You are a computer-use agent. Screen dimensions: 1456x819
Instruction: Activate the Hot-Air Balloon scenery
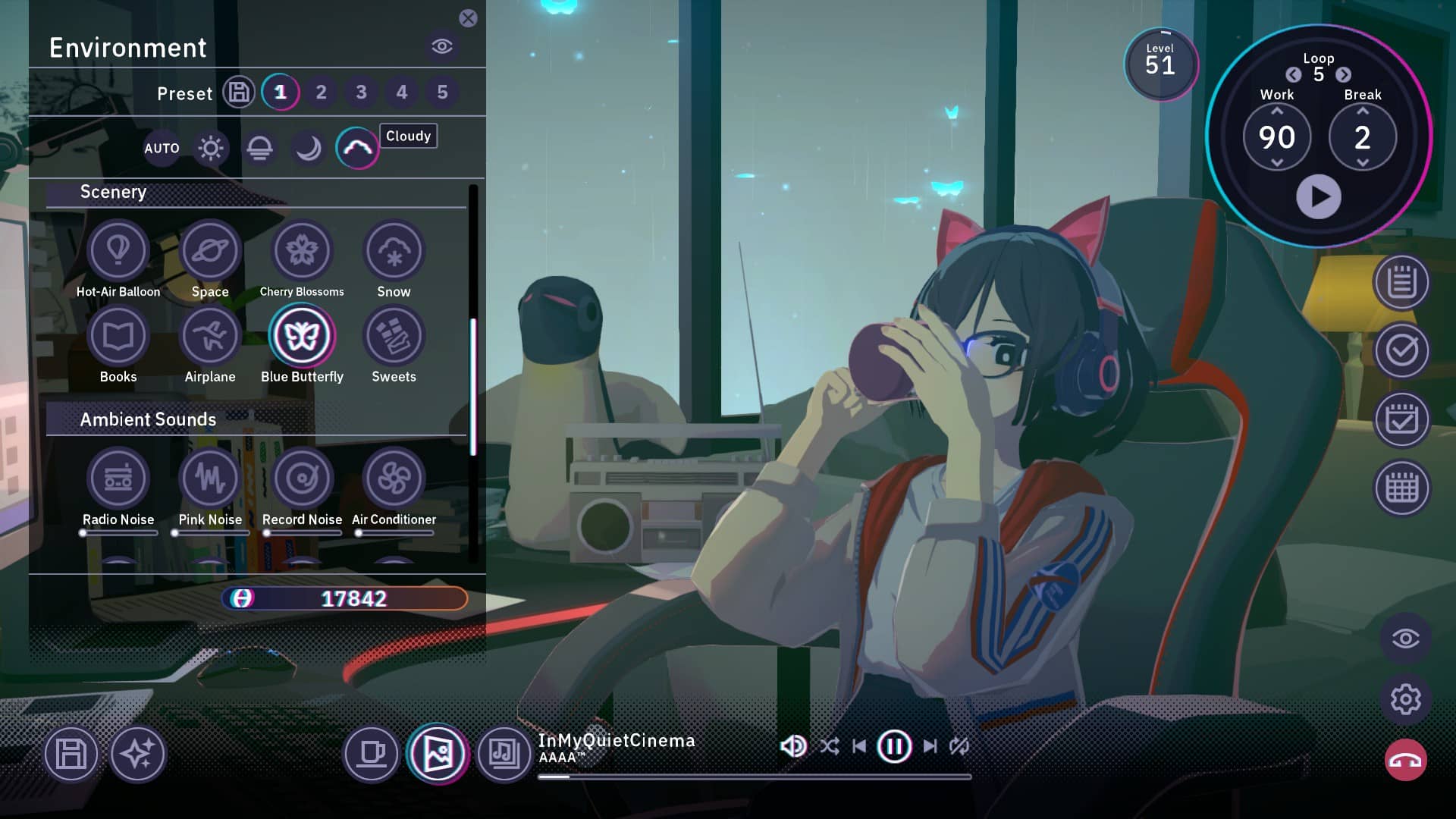tap(118, 250)
